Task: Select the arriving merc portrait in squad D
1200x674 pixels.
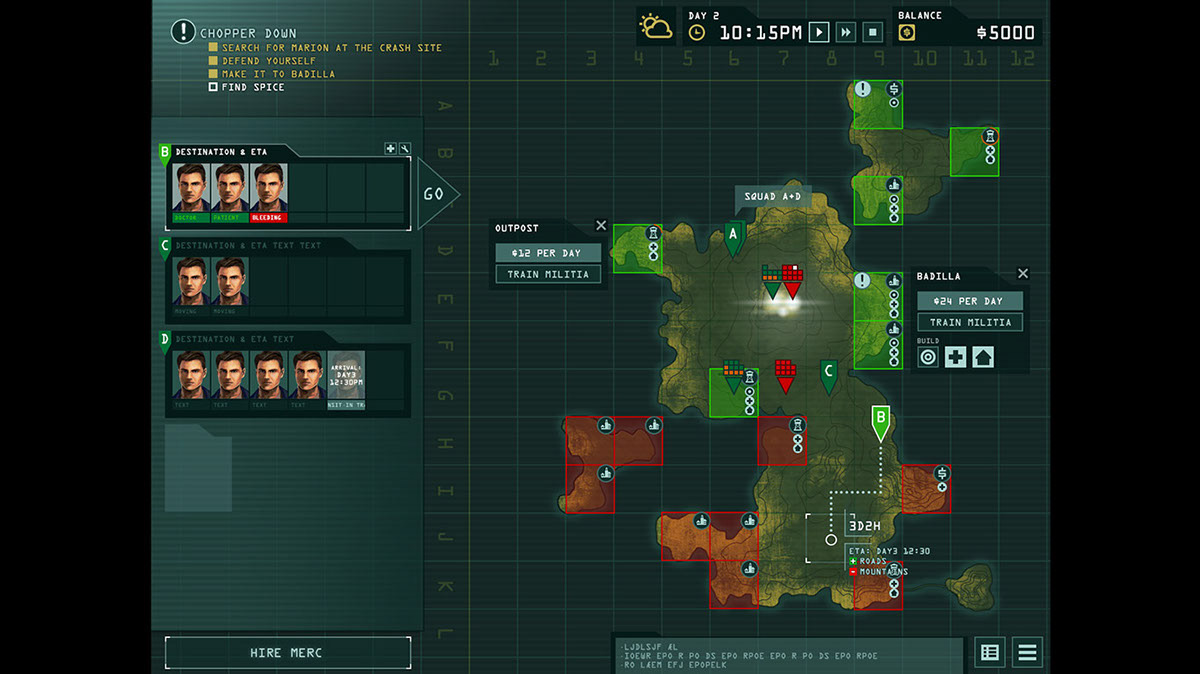Action: coord(346,378)
